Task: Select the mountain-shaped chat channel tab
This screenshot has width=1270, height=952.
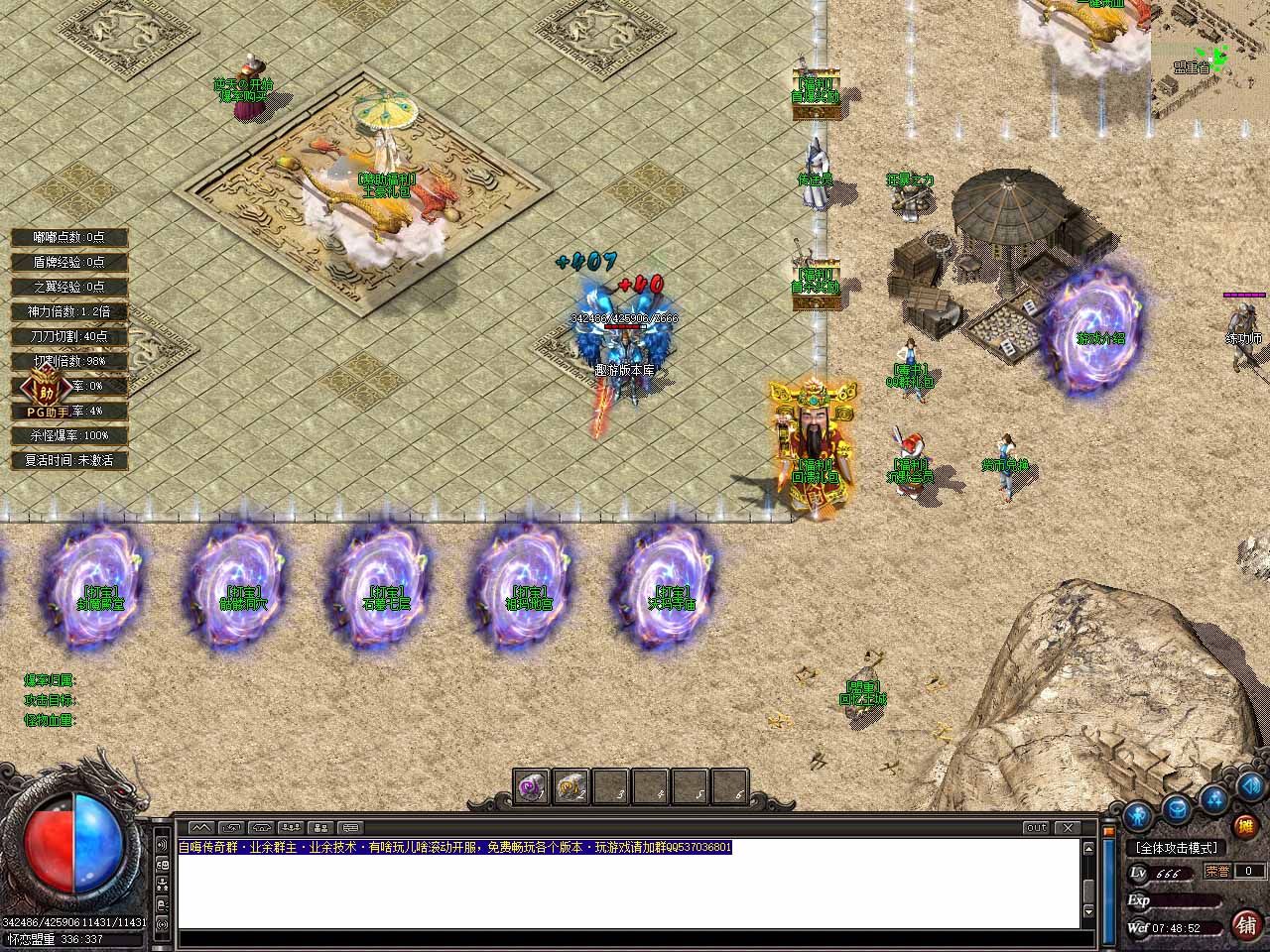Action: pyautogui.click(x=201, y=827)
